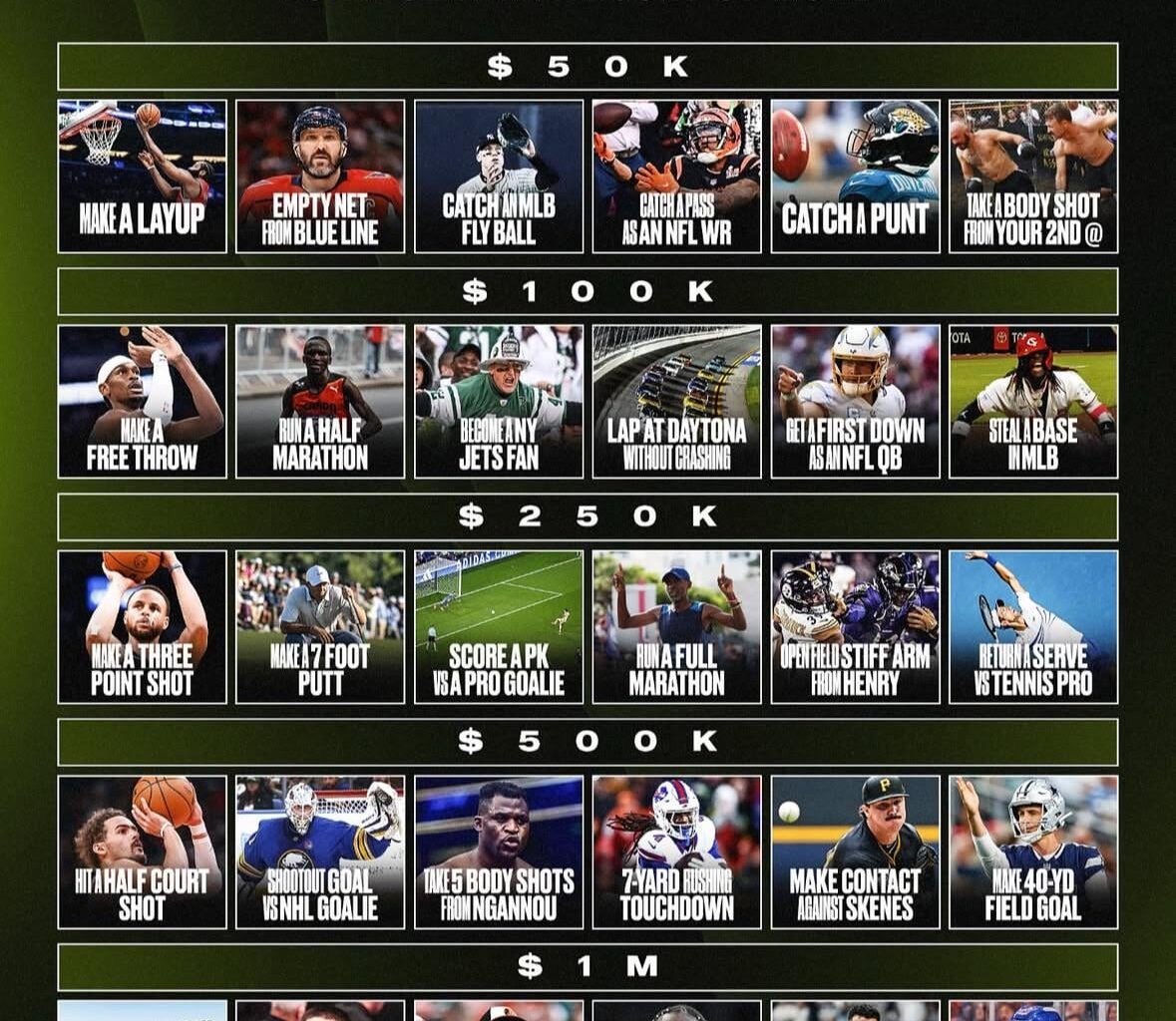Pick the Become a NY Jets Fan tile
Image resolution: width=1176 pixels, height=1021 pixels.
click(x=499, y=402)
